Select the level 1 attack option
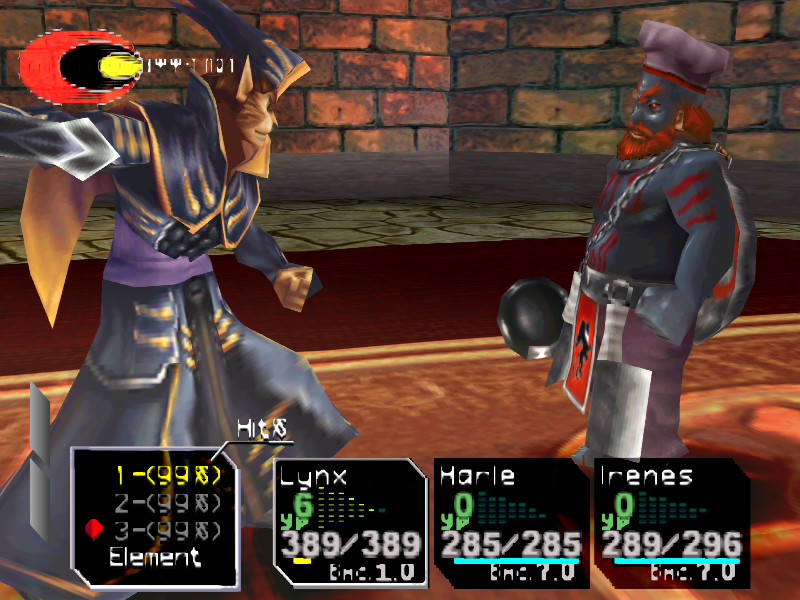This screenshot has width=800, height=600. coord(164,473)
